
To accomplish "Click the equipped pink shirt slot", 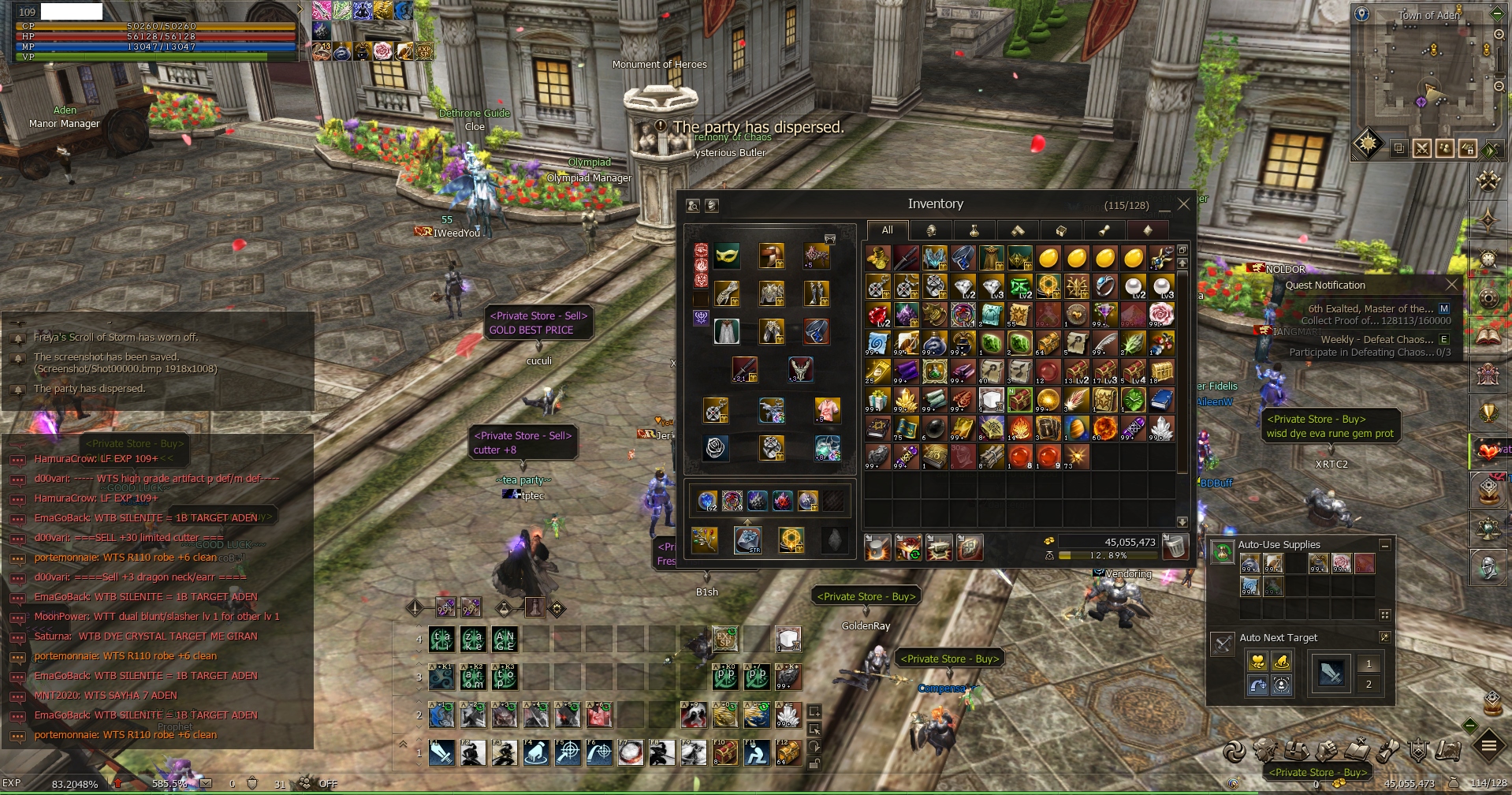I will tap(827, 409).
